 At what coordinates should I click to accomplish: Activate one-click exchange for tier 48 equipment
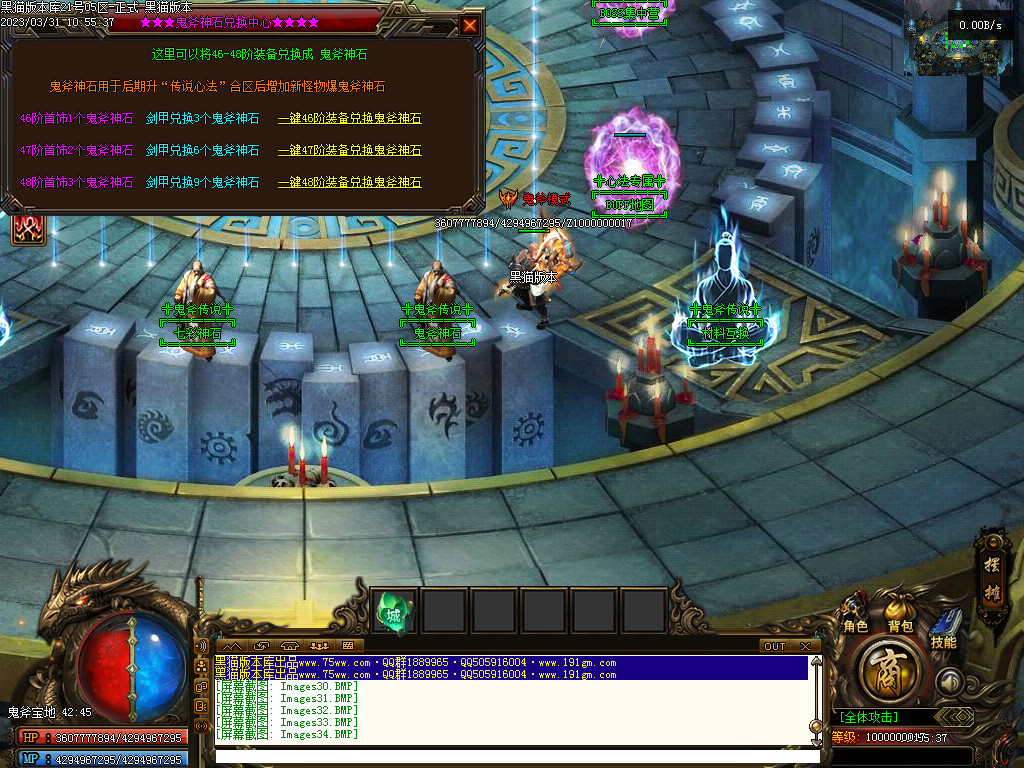(x=349, y=182)
